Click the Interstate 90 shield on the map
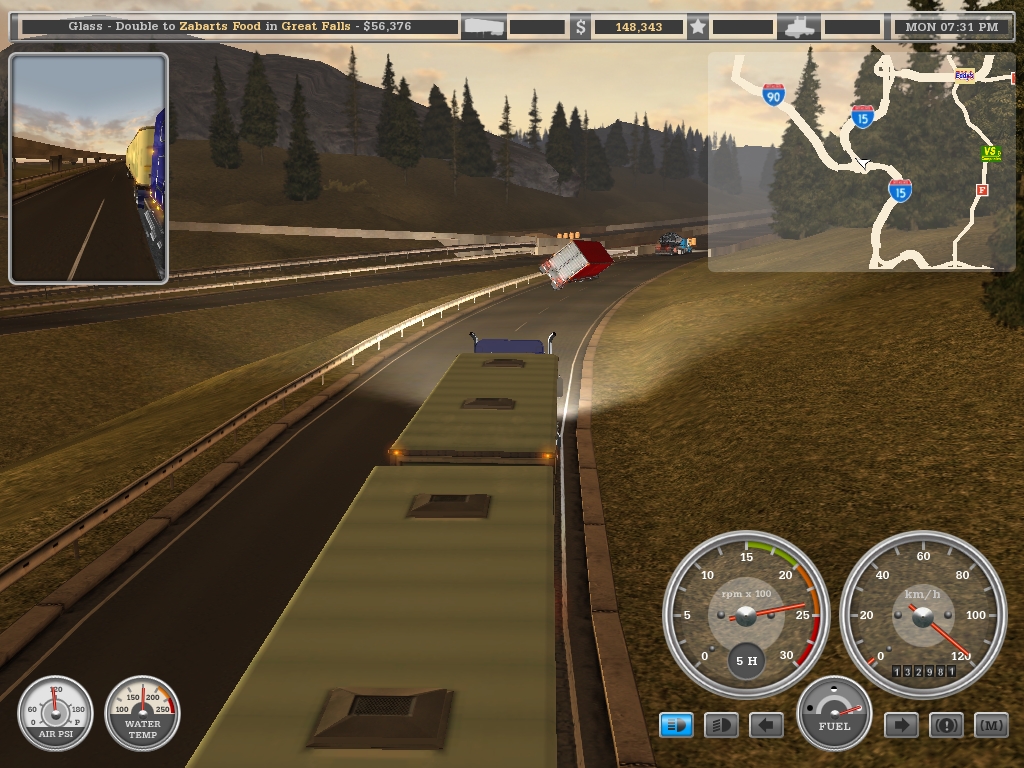Viewport: 1024px width, 768px height. (772, 95)
